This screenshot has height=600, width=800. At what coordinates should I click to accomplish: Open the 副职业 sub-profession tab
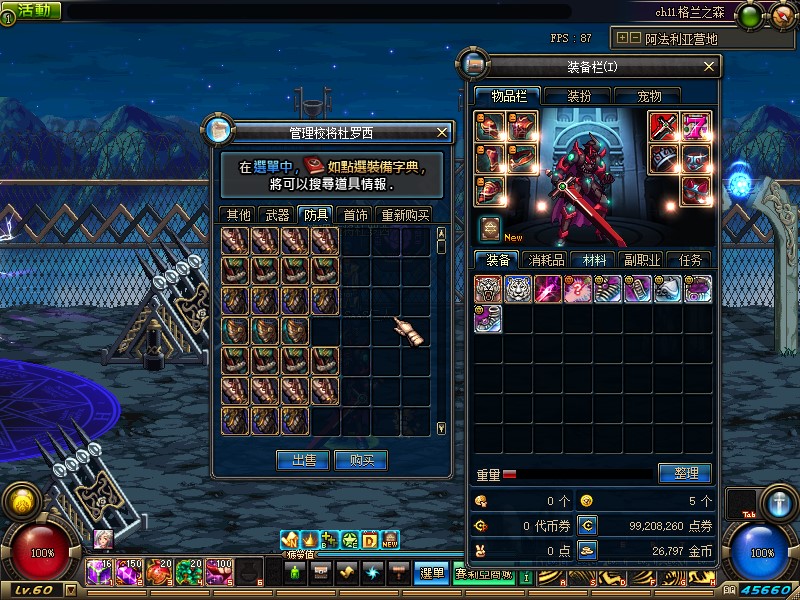point(641,260)
